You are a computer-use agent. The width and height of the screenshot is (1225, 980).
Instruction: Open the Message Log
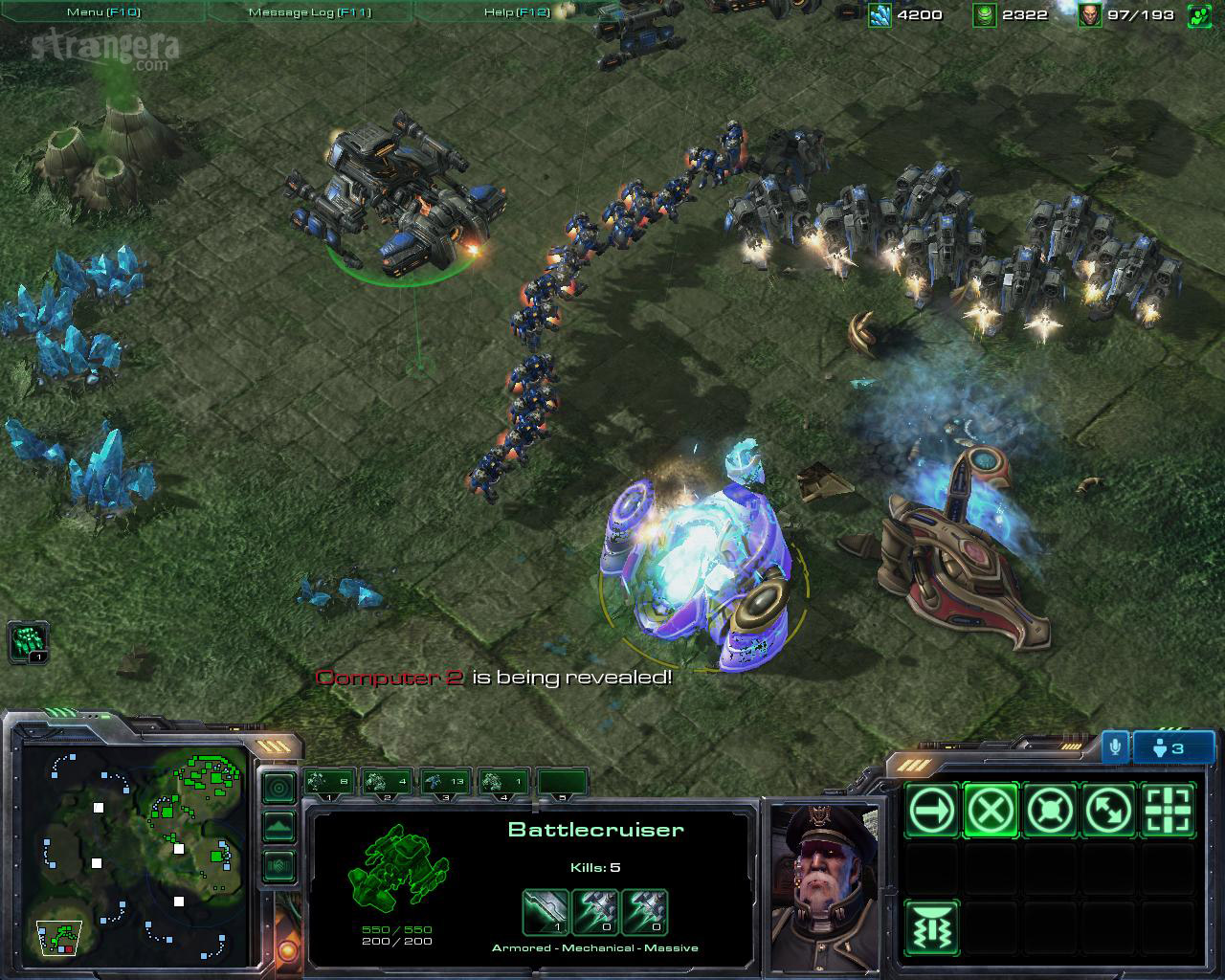click(x=309, y=12)
